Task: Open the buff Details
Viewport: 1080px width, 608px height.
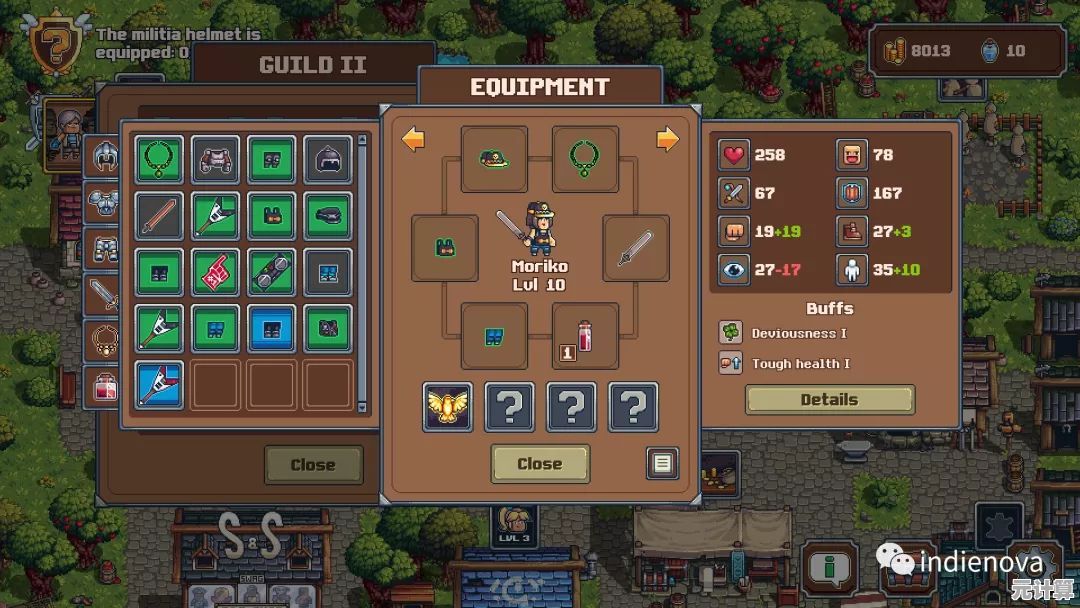Action: [829, 400]
